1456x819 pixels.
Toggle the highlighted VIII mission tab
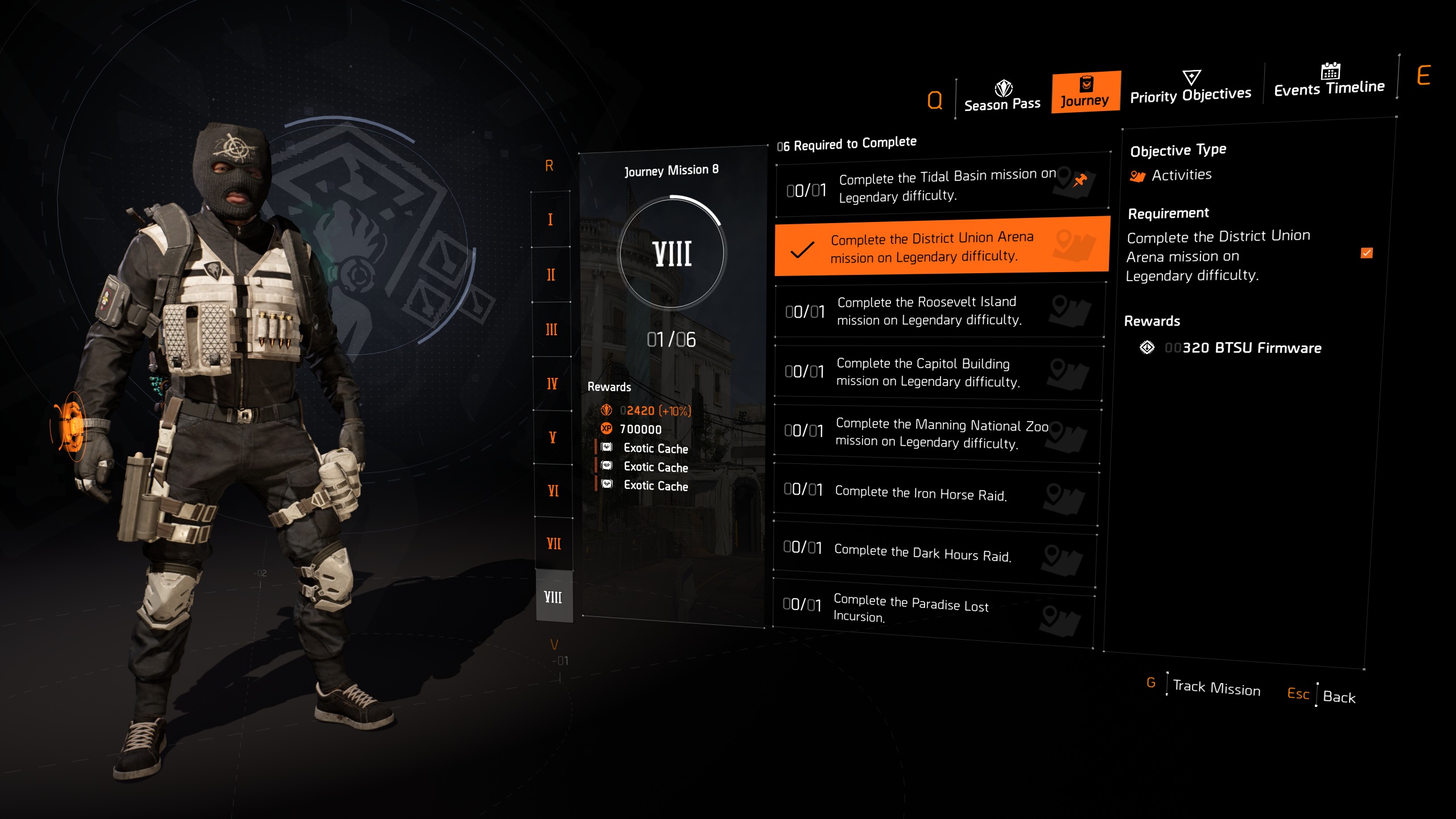coord(553,598)
